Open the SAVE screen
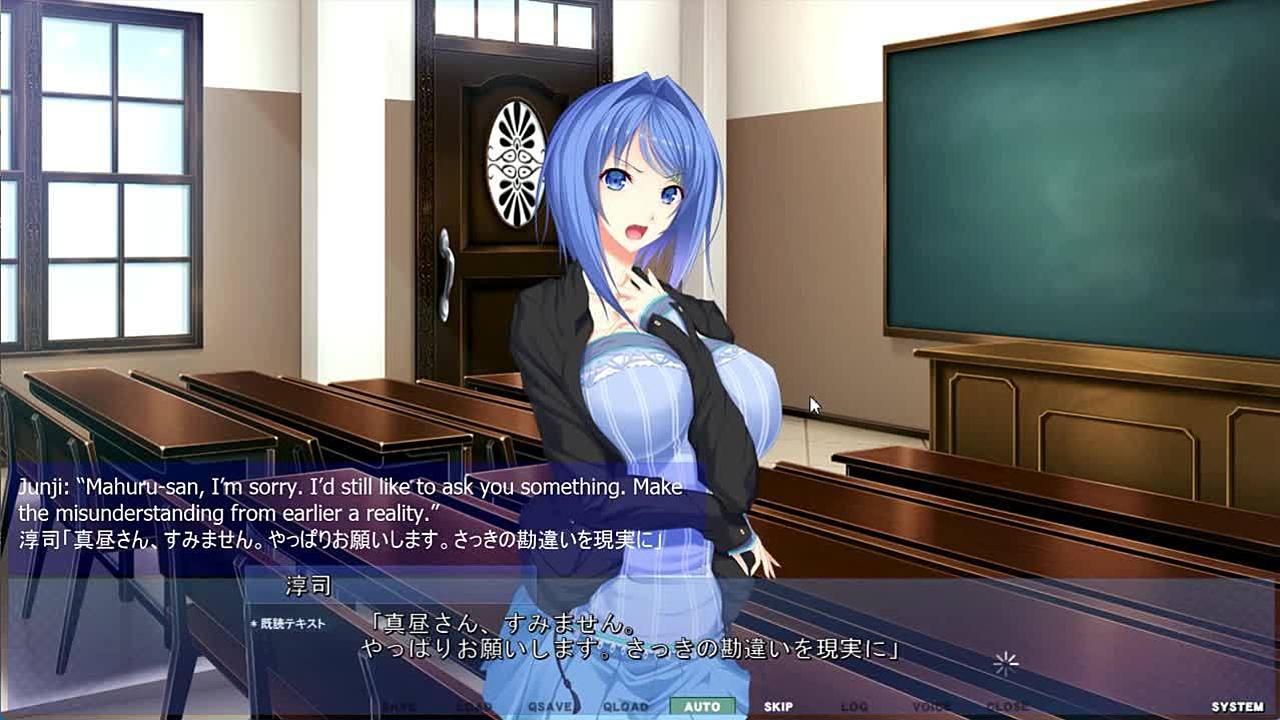The width and height of the screenshot is (1280, 720). point(398,707)
